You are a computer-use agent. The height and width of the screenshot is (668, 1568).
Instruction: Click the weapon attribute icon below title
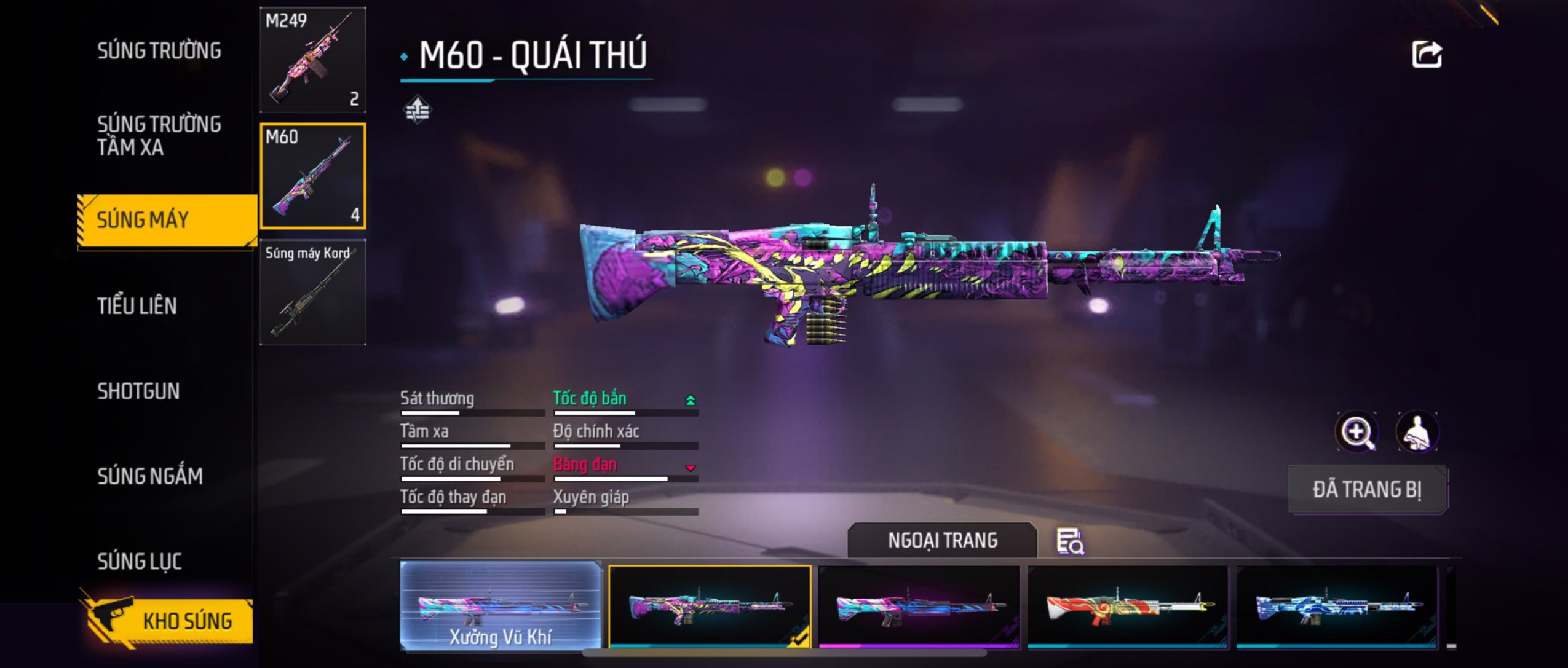click(418, 109)
